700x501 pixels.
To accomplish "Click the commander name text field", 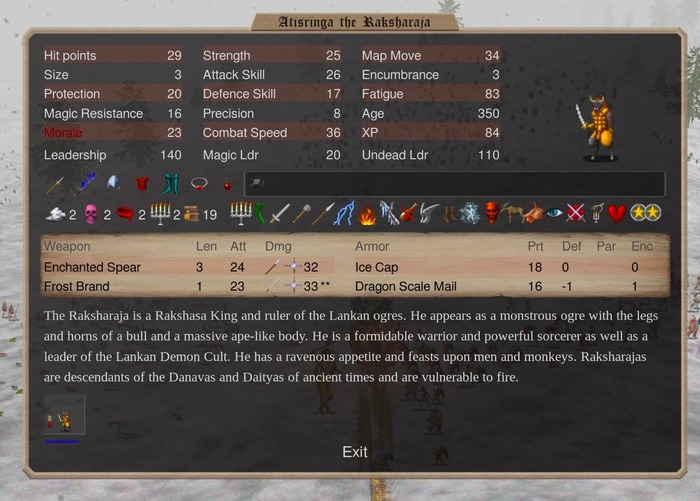I will [454, 184].
